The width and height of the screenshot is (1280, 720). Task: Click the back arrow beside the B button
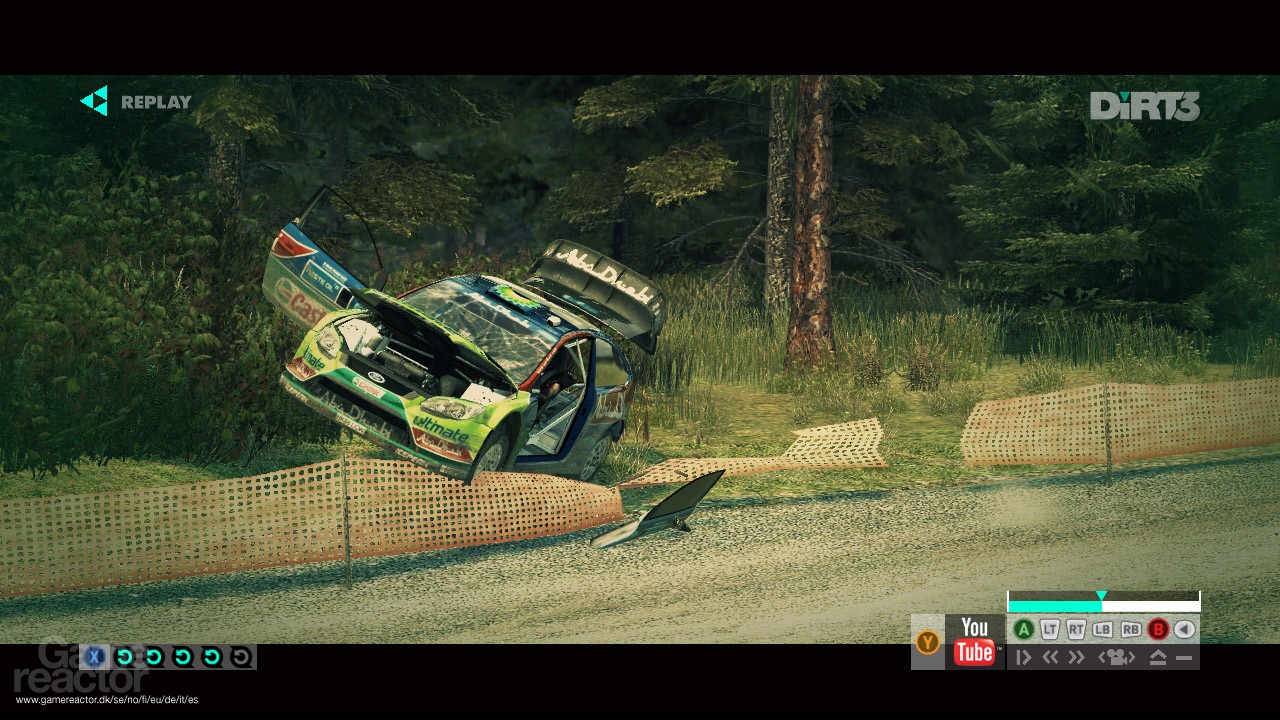click(x=1183, y=629)
